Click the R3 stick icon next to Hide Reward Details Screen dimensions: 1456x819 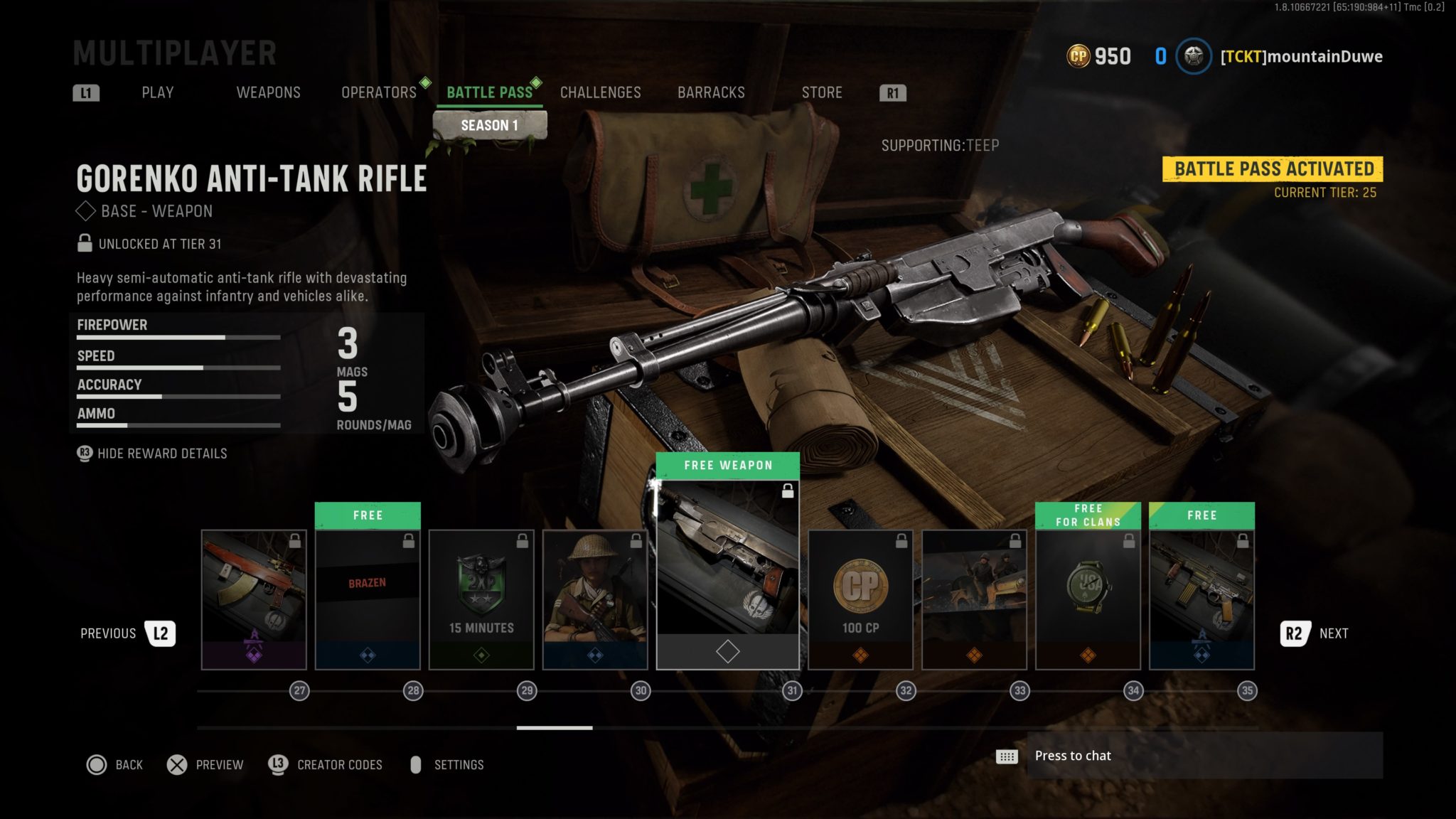pos(85,453)
